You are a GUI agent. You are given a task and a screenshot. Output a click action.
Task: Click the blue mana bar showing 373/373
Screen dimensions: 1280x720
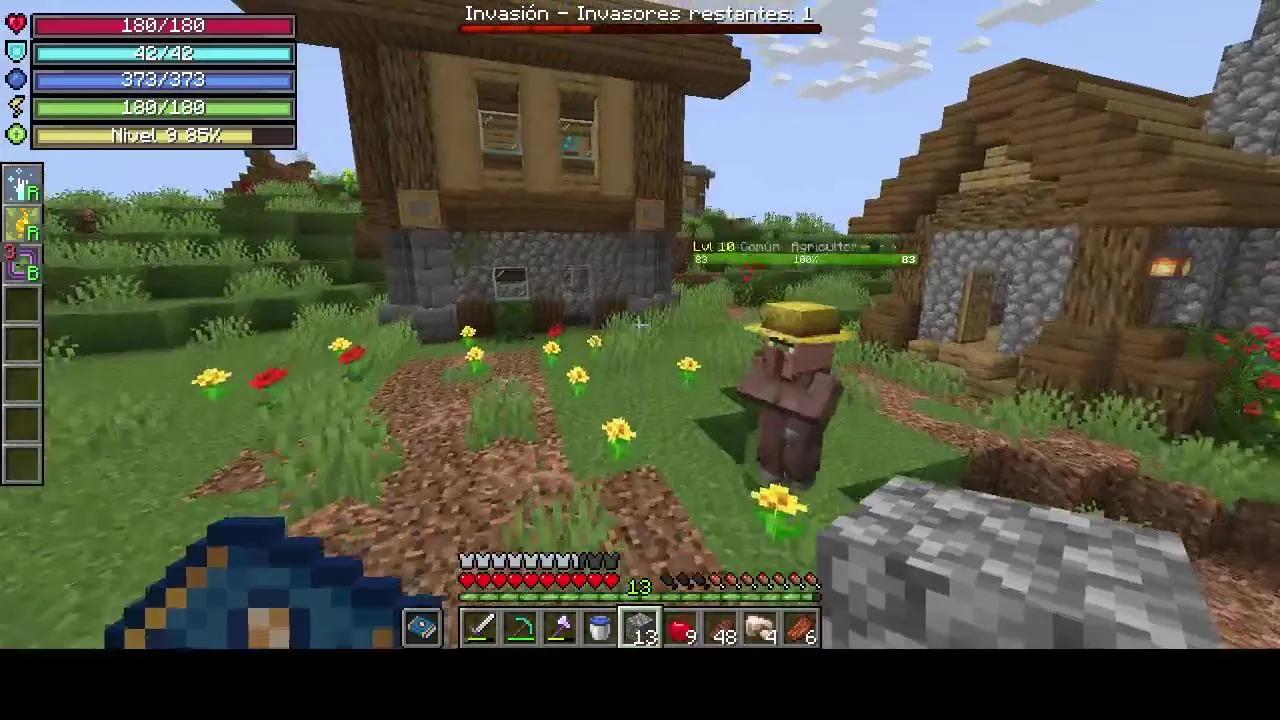(163, 80)
